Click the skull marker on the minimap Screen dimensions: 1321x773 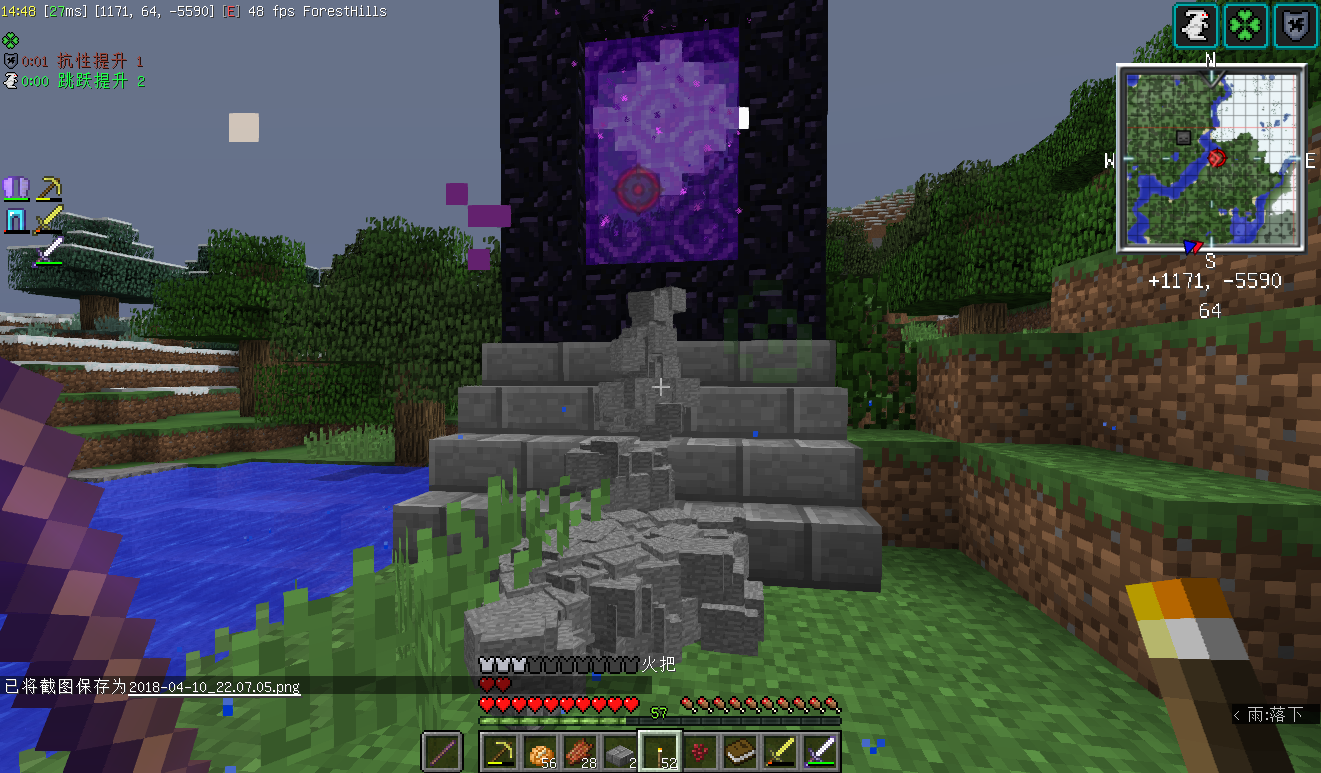[1184, 137]
